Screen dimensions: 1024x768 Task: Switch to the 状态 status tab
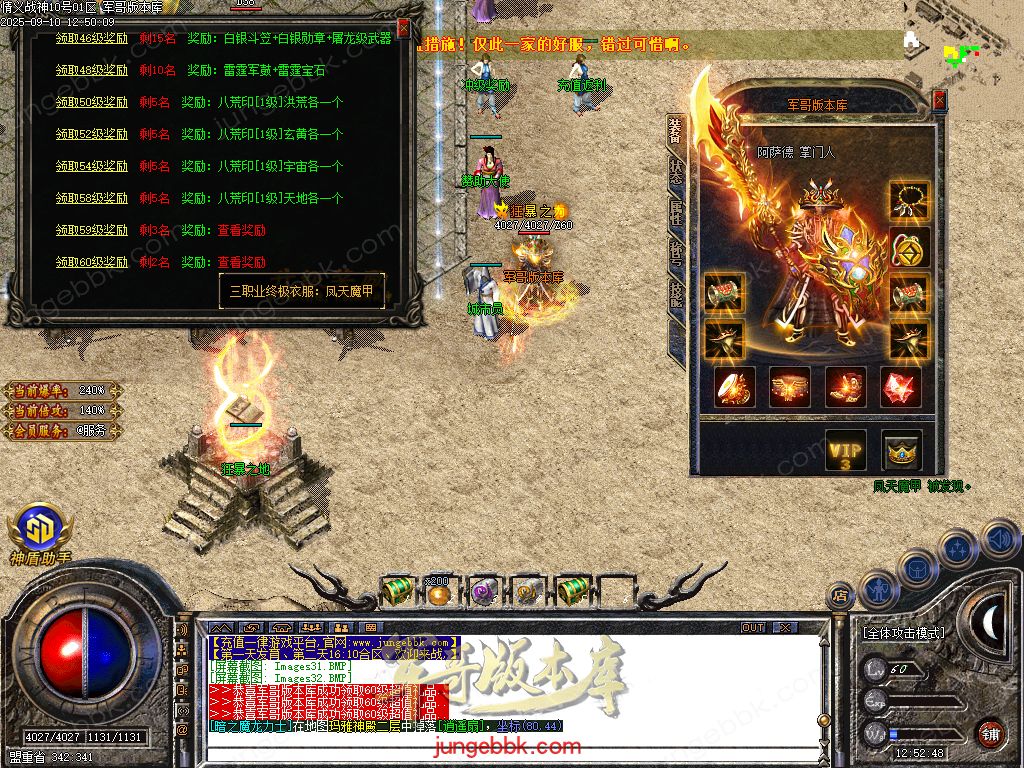click(x=676, y=170)
